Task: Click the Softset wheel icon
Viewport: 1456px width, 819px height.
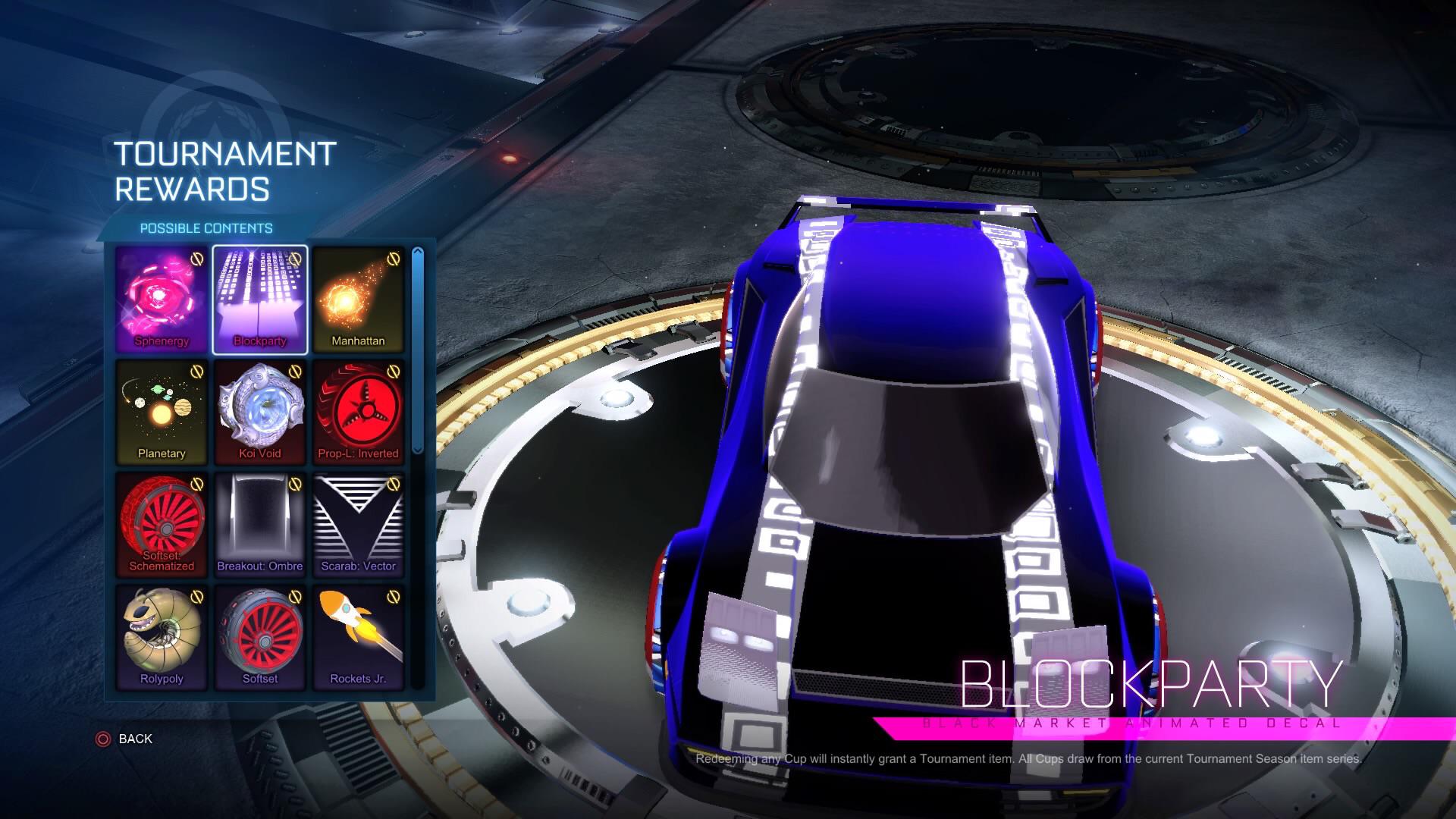Action: (260, 638)
